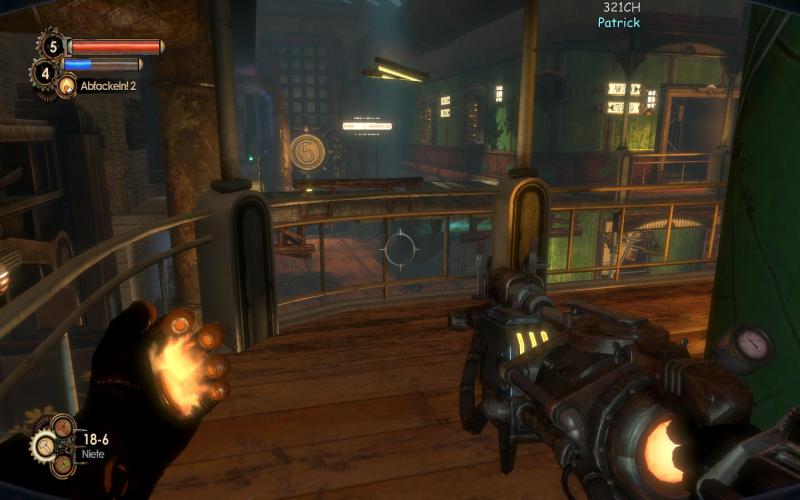Screen dimensions: 800x500
Task: Switch to the green bottom ammo type icon
Action: point(63,463)
